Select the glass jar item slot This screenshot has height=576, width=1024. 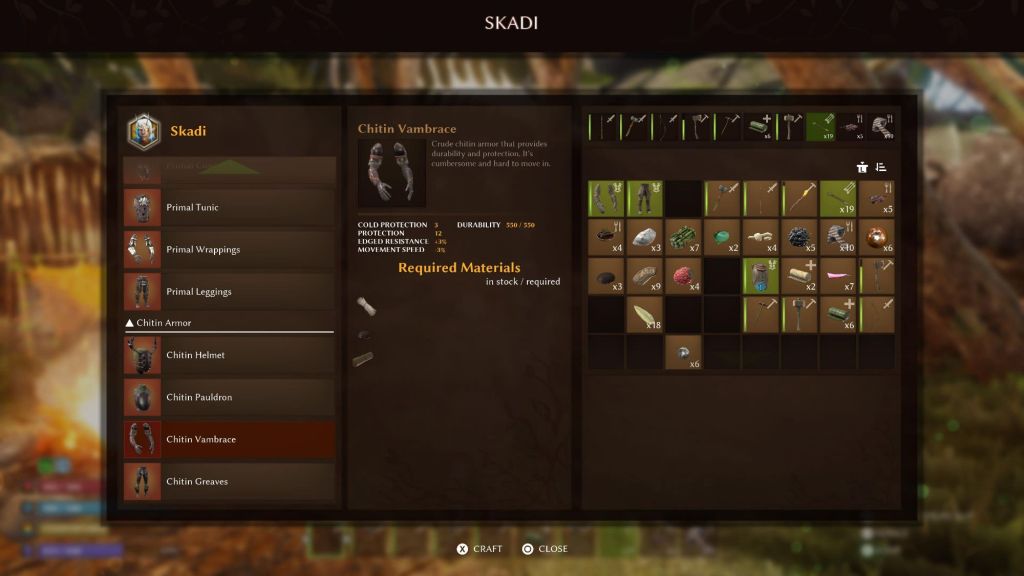tap(762, 276)
